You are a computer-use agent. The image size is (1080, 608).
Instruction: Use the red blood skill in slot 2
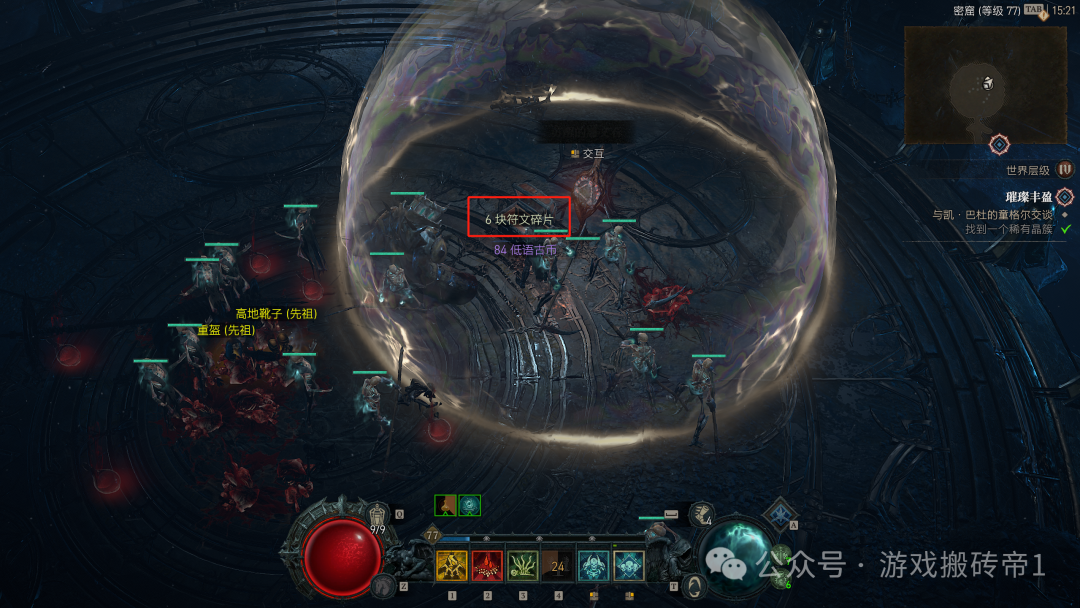click(487, 566)
